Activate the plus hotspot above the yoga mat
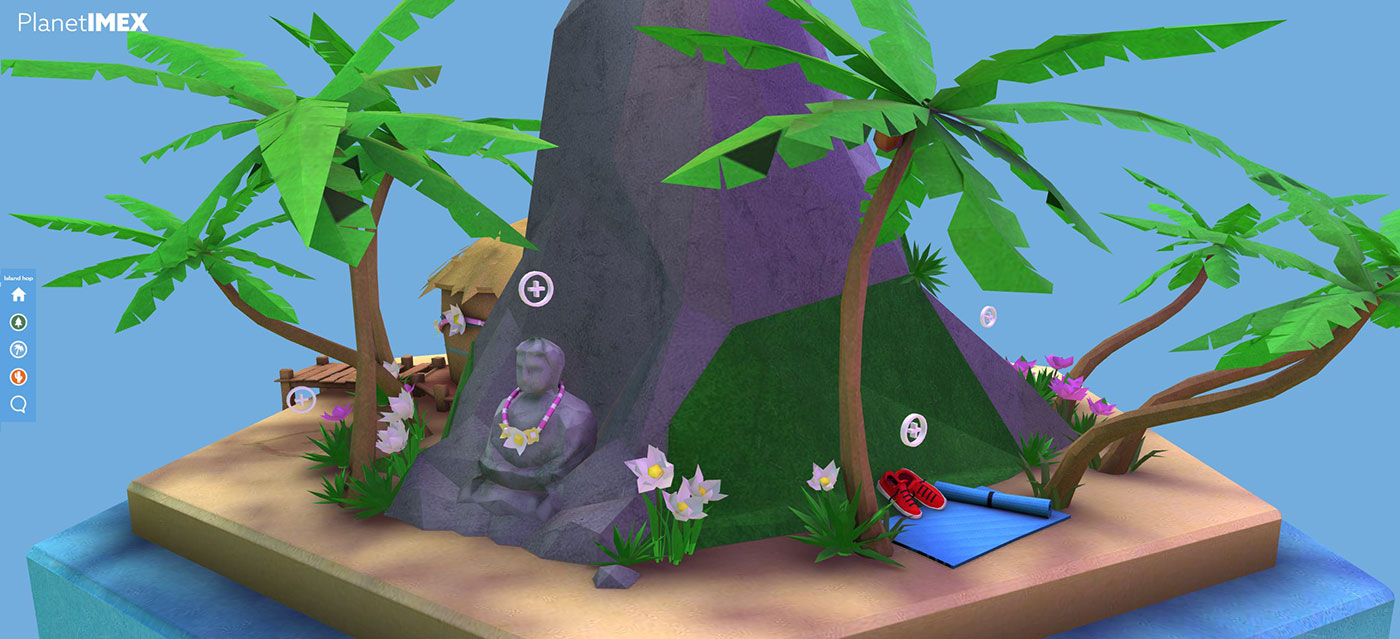The image size is (1400, 639). [913, 429]
